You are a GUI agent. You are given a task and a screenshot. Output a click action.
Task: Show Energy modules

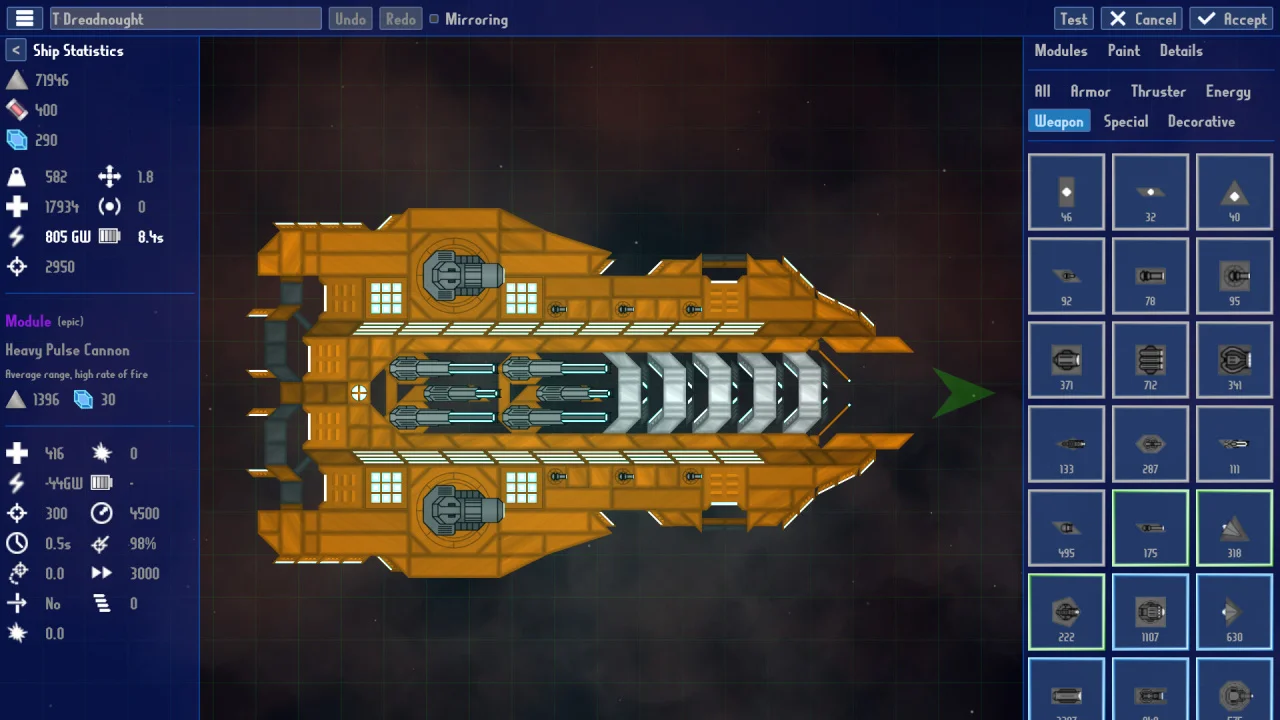1228,91
